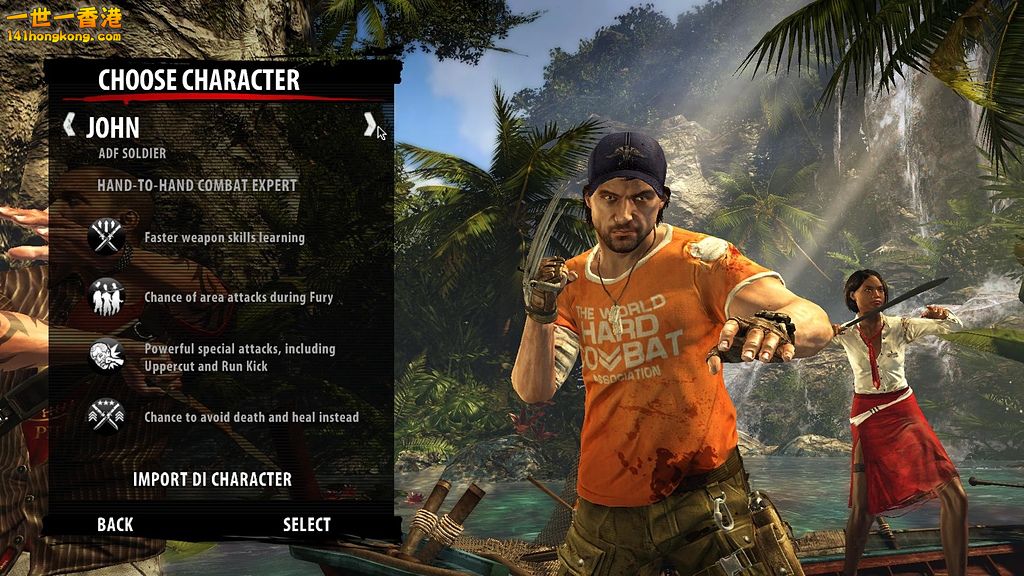The height and width of the screenshot is (576, 1024).
Task: Click the avoid death and heal icon
Action: [105, 416]
